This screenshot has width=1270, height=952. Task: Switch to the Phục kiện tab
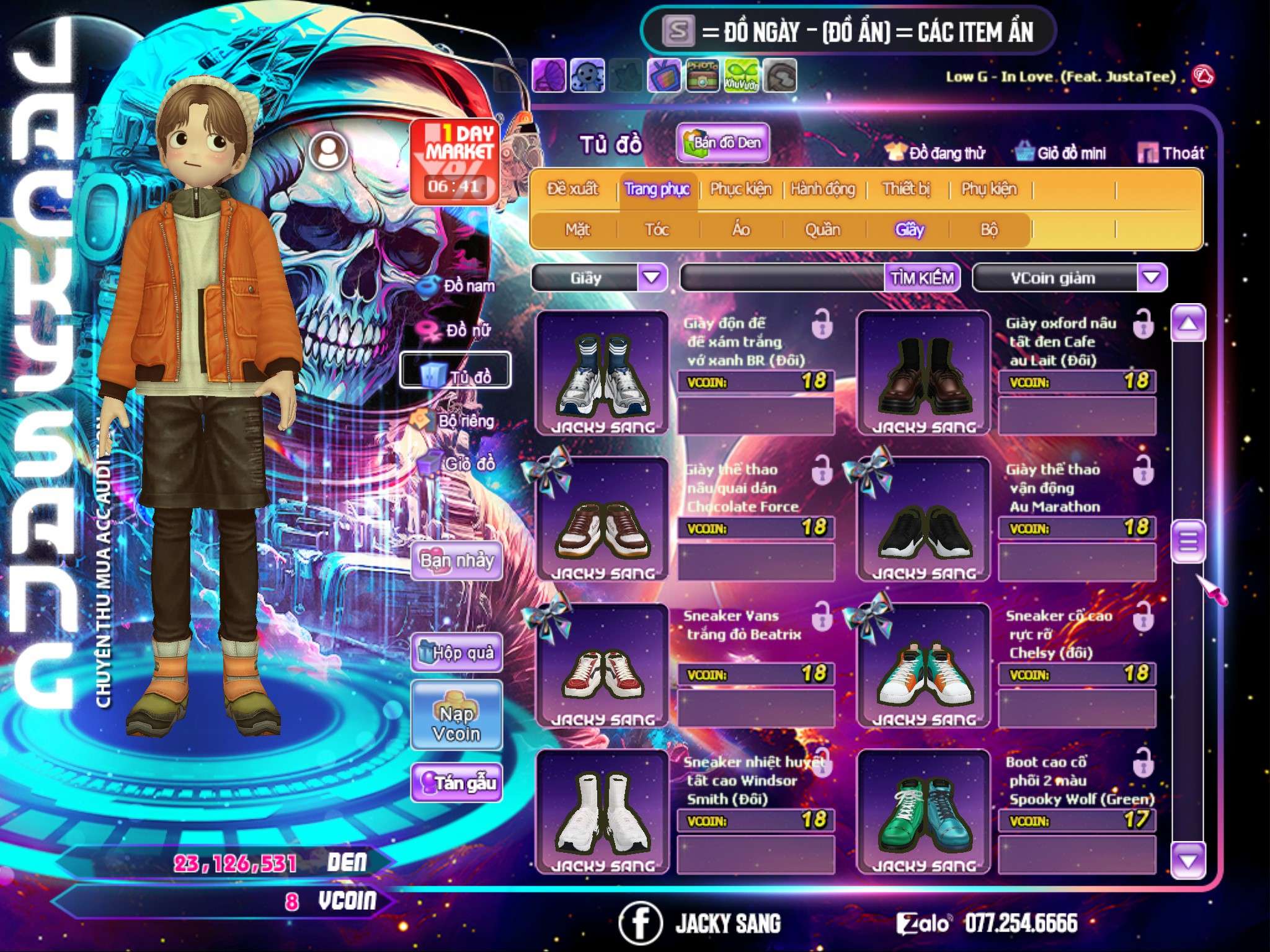(741, 189)
